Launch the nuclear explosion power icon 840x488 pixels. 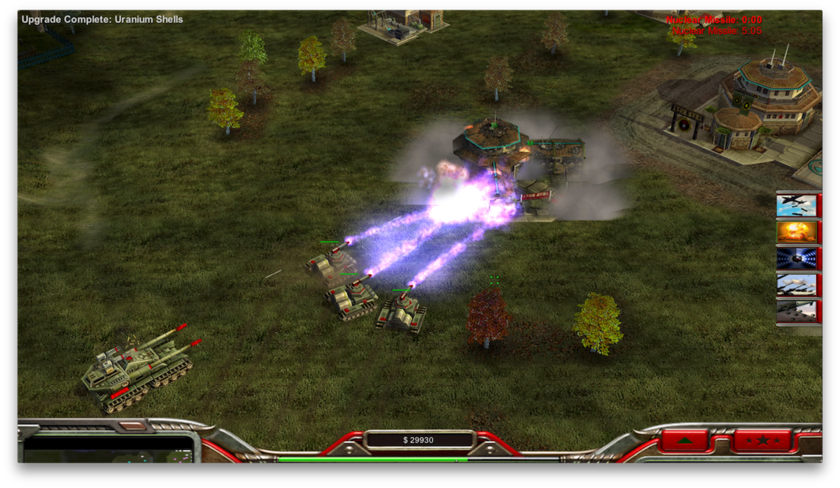[x=798, y=231]
